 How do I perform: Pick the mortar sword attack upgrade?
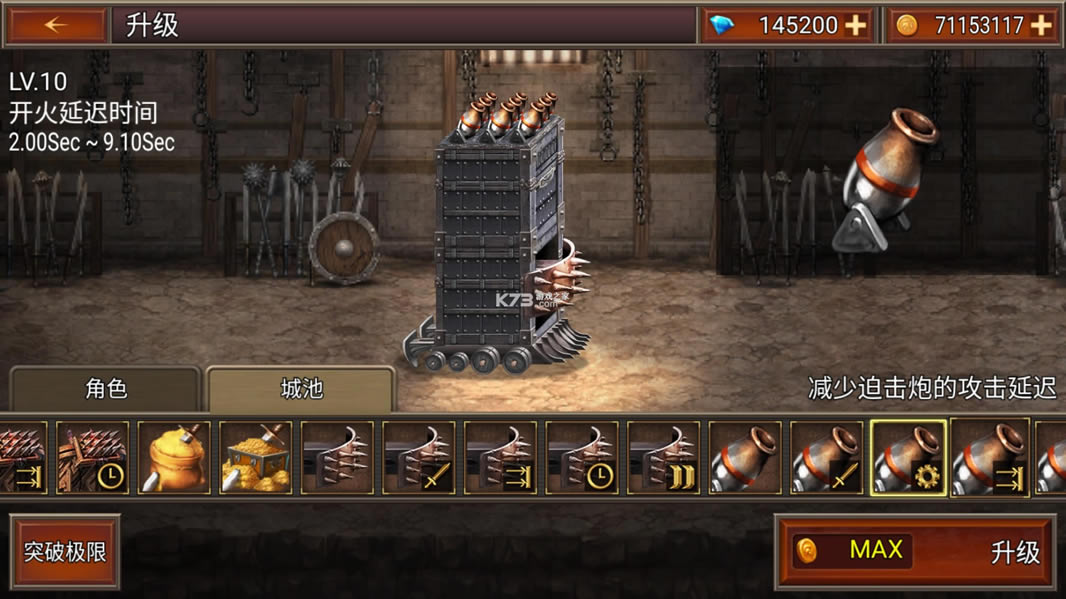point(827,458)
